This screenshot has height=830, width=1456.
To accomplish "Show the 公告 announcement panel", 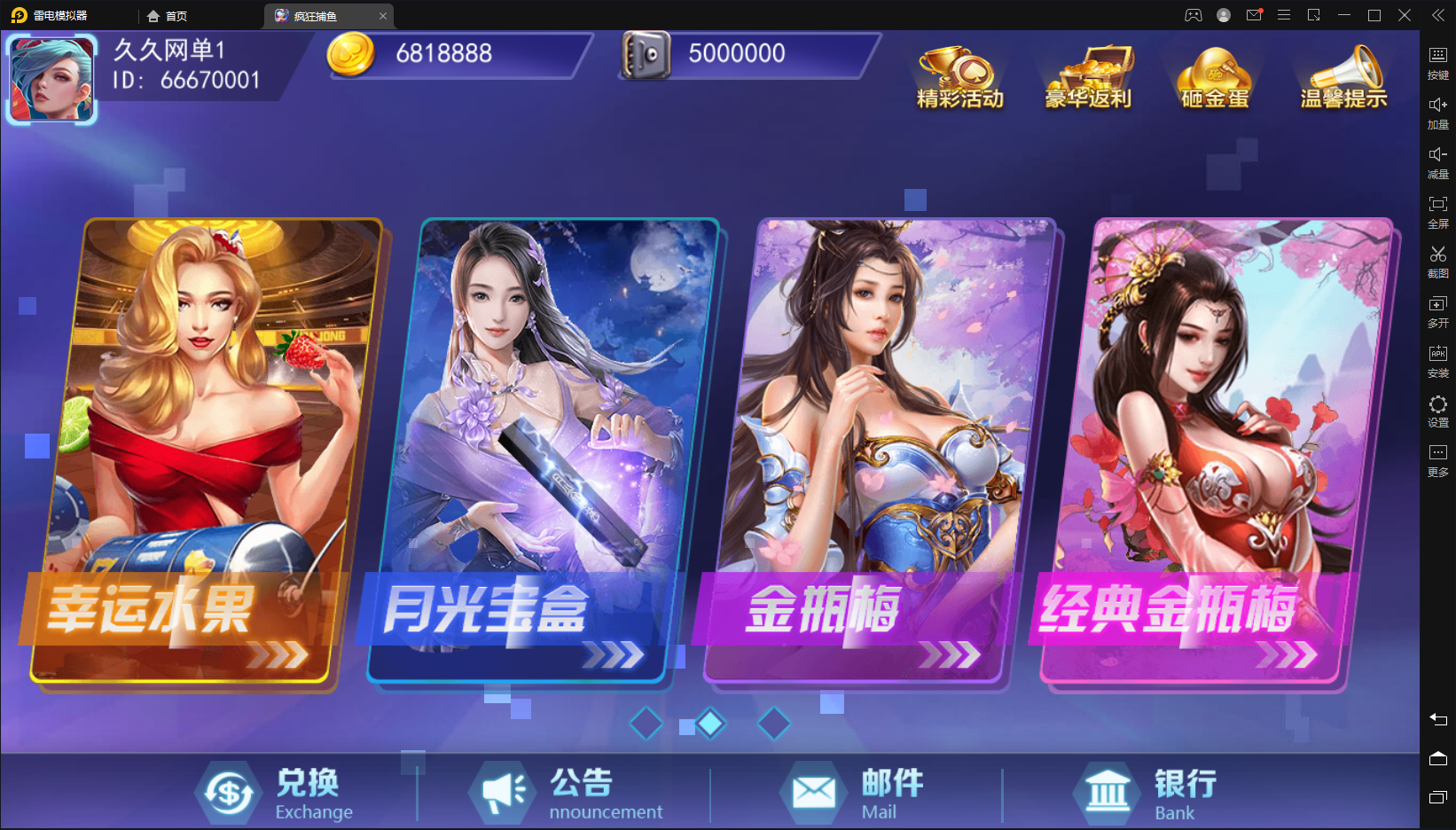I will pos(568,794).
